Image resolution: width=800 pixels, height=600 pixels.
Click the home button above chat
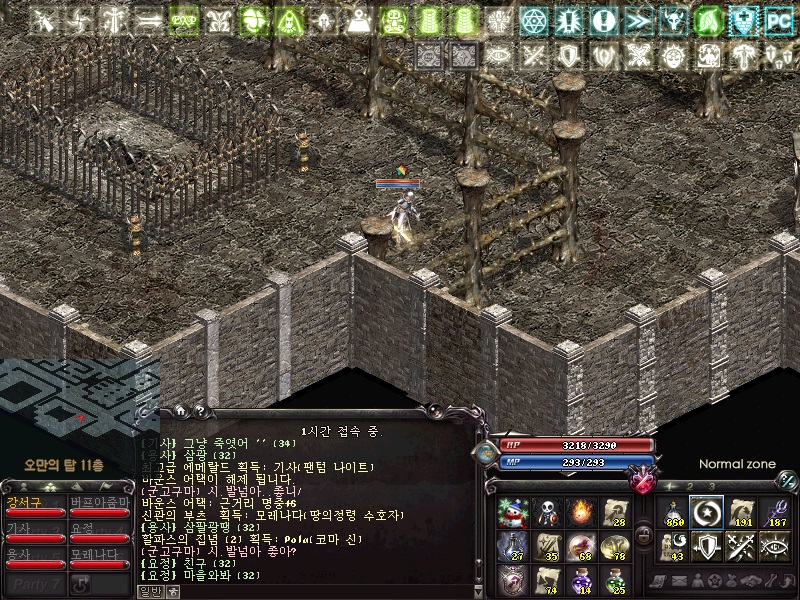coord(180,410)
